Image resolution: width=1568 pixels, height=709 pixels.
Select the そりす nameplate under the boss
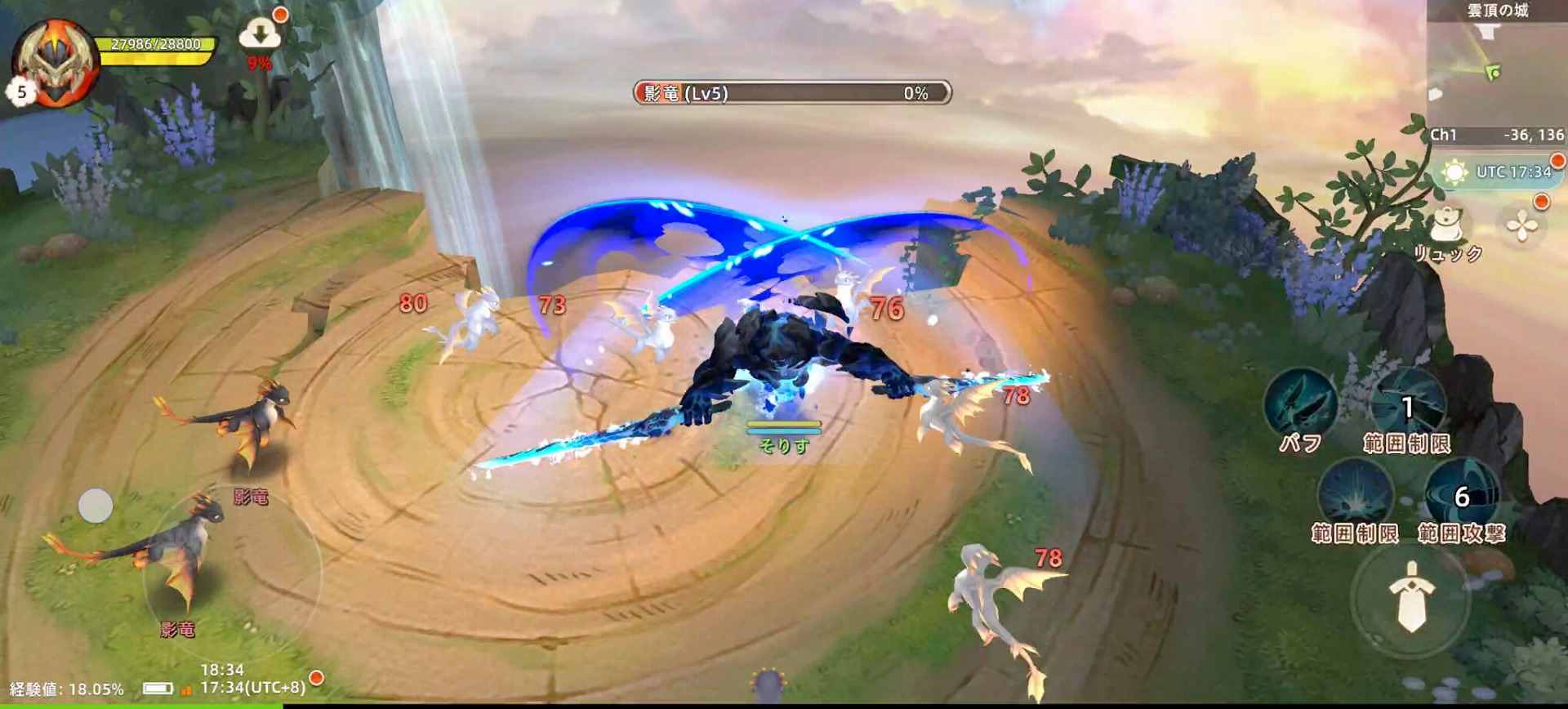(782, 448)
